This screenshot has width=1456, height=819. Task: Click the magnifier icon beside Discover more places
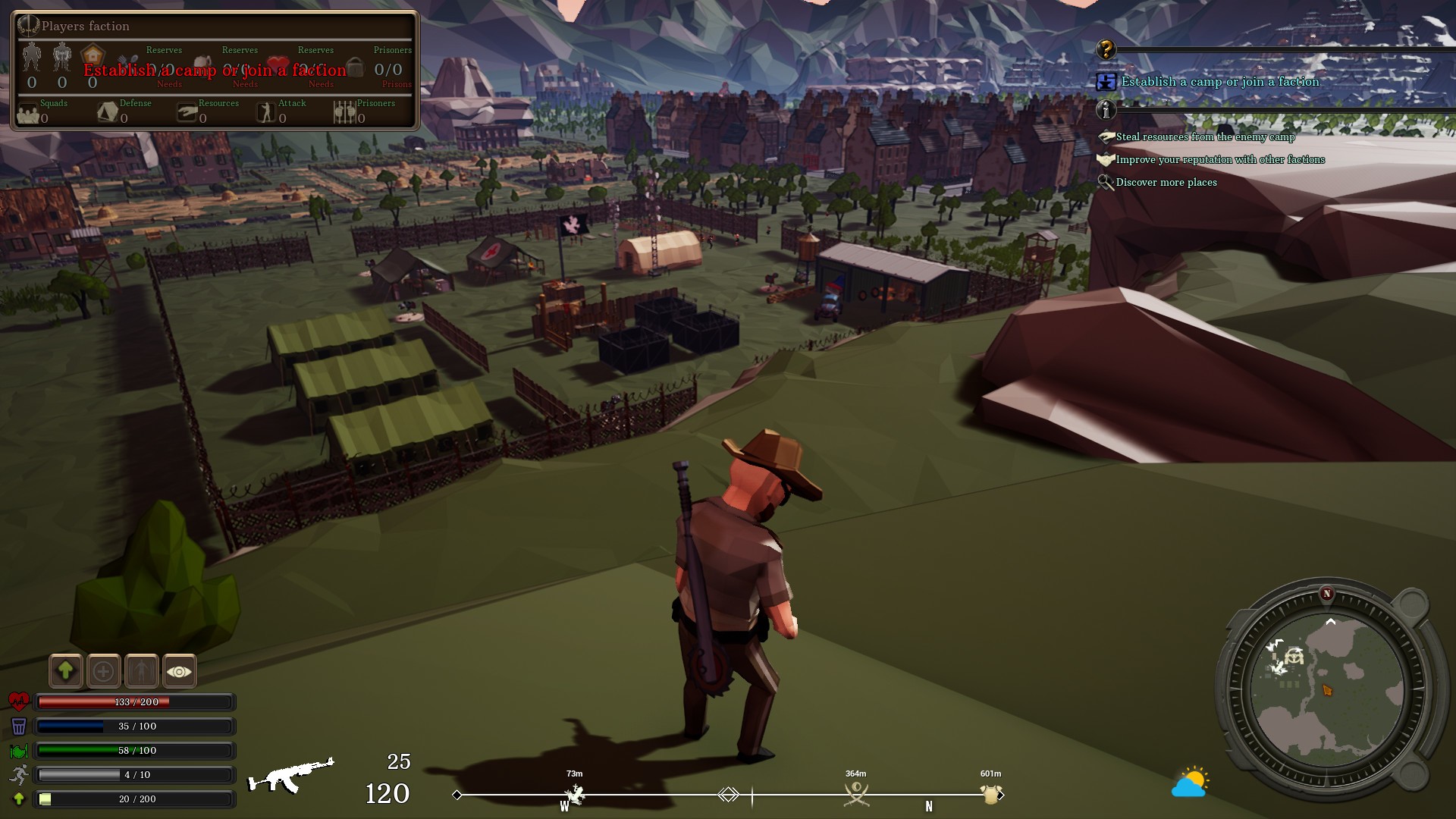click(x=1105, y=184)
